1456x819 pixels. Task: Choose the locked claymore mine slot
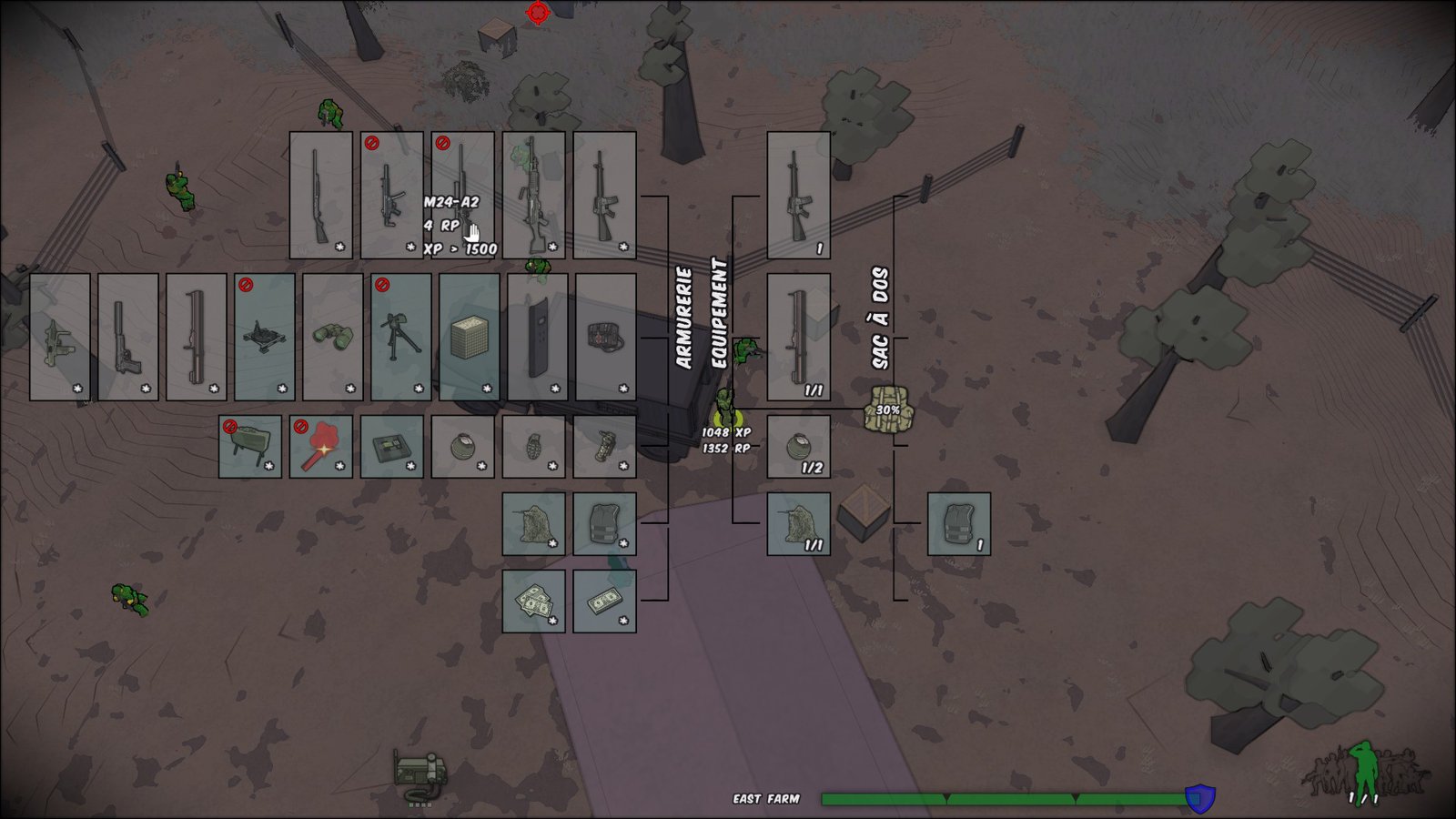[250, 446]
